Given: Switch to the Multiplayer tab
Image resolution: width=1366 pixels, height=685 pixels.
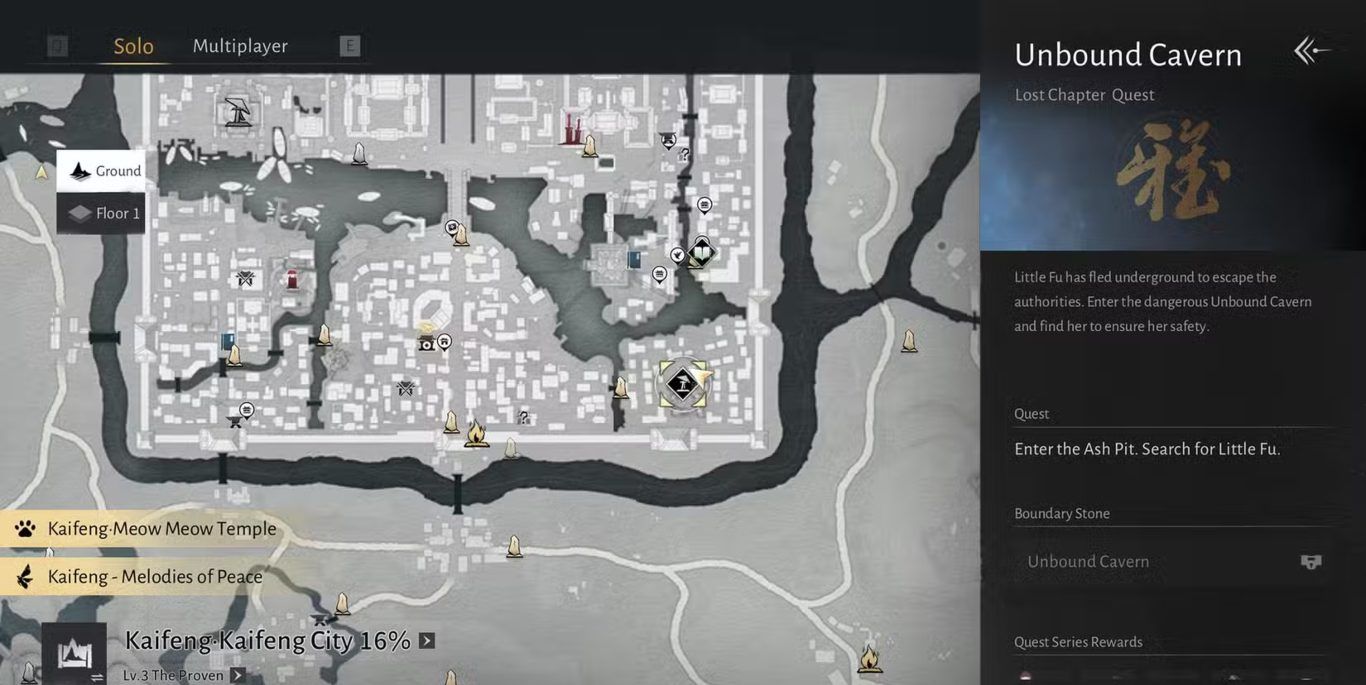Looking at the screenshot, I should pos(240,46).
